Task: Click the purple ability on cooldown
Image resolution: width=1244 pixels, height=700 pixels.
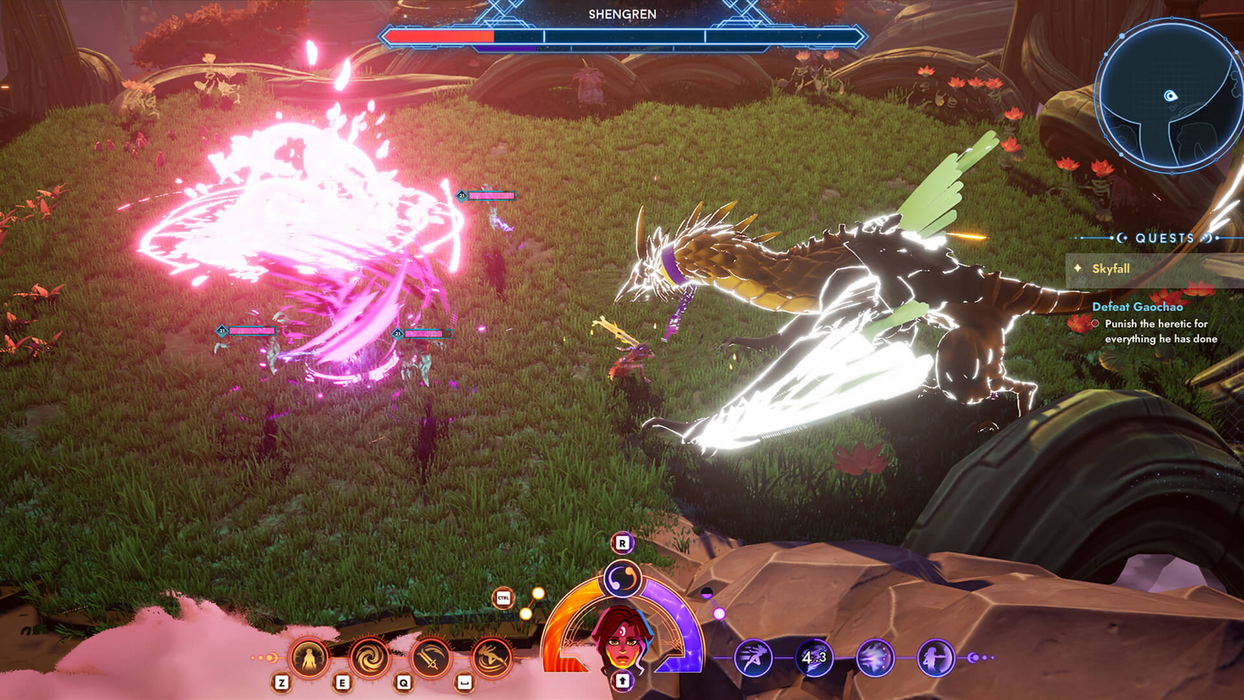Action: pos(814,658)
